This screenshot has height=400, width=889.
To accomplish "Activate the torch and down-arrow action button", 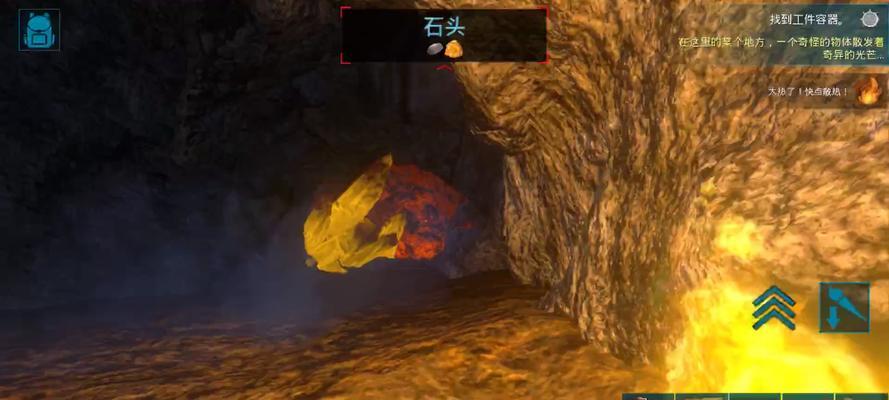I will (x=843, y=307).
